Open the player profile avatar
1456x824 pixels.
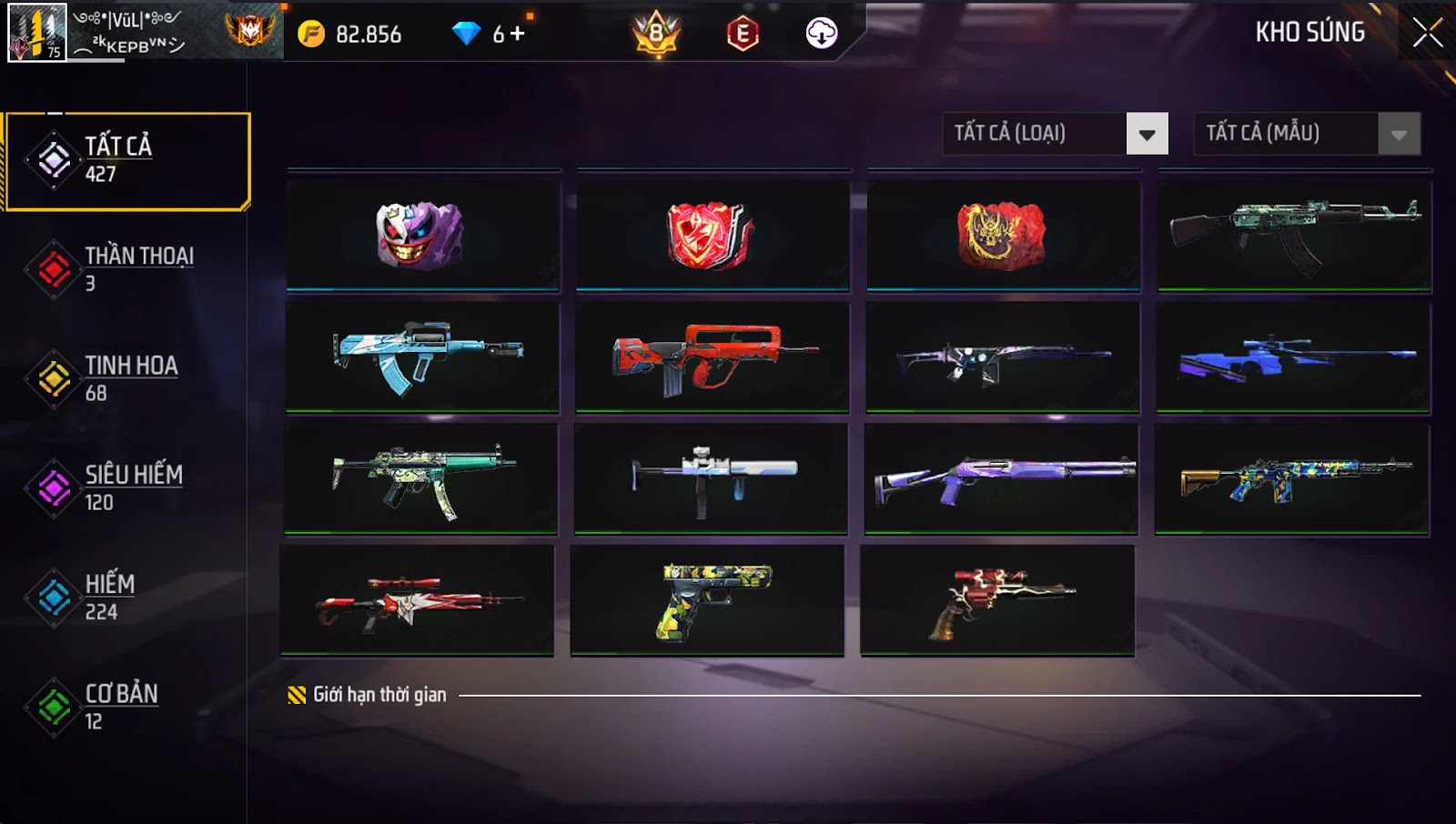(x=36, y=32)
